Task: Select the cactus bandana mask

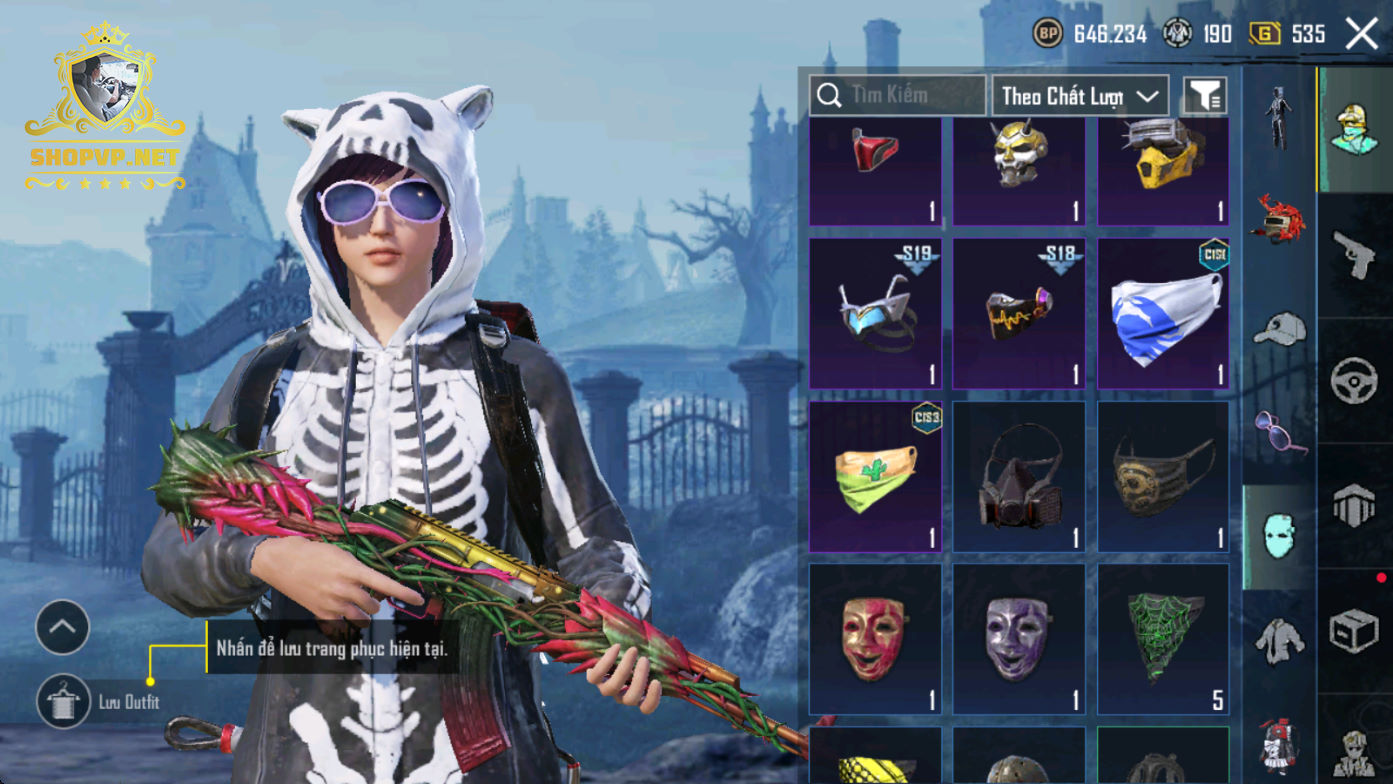Action: tap(875, 476)
